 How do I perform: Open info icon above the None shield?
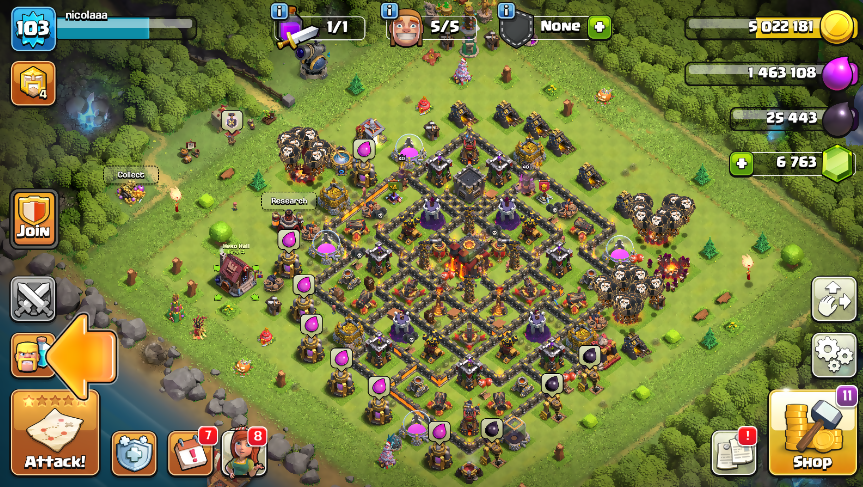pos(506,10)
